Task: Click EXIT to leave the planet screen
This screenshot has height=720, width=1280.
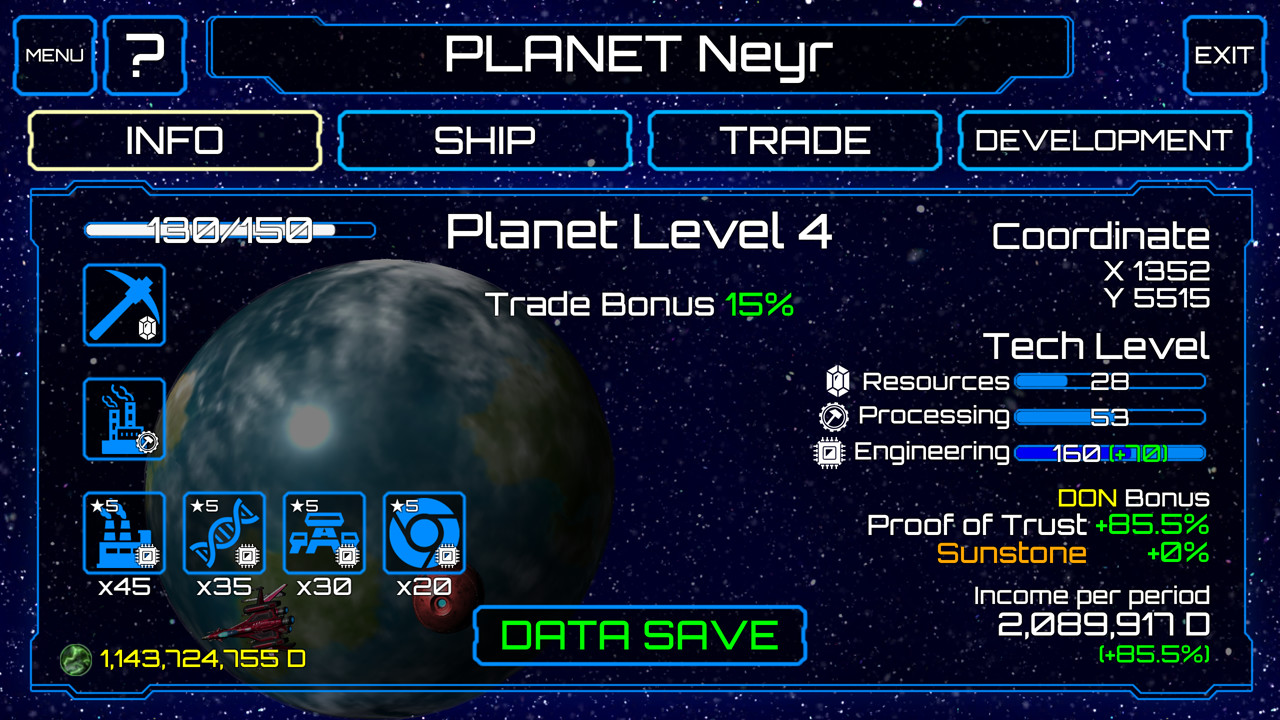Action: tap(1222, 54)
